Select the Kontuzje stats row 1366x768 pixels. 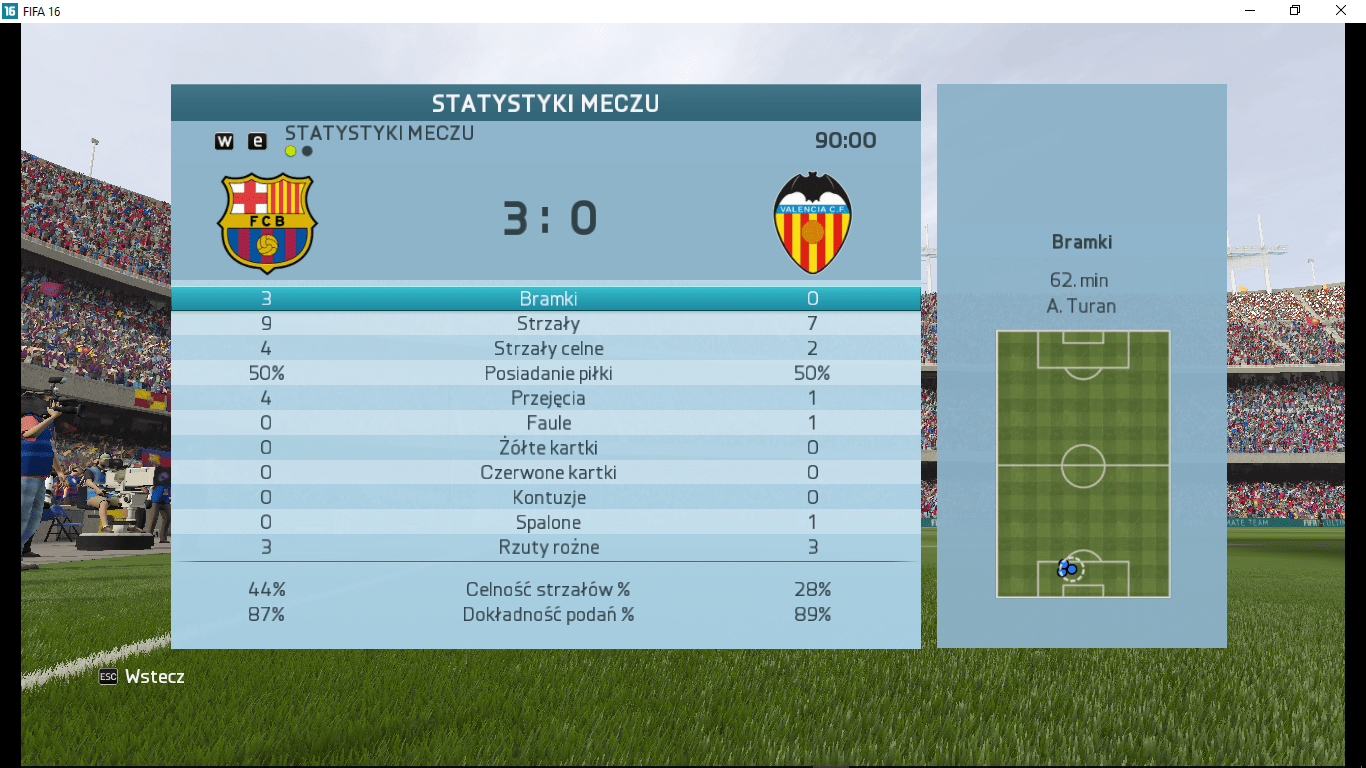click(547, 498)
